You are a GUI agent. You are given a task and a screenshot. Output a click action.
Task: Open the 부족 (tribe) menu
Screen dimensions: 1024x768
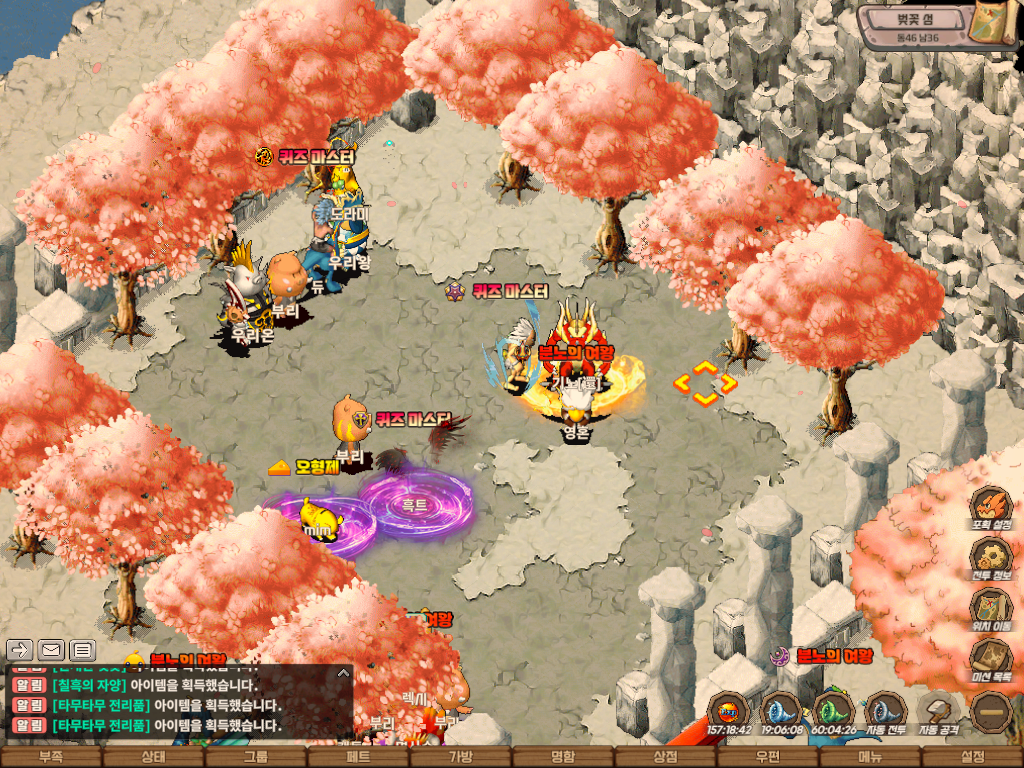[51, 757]
